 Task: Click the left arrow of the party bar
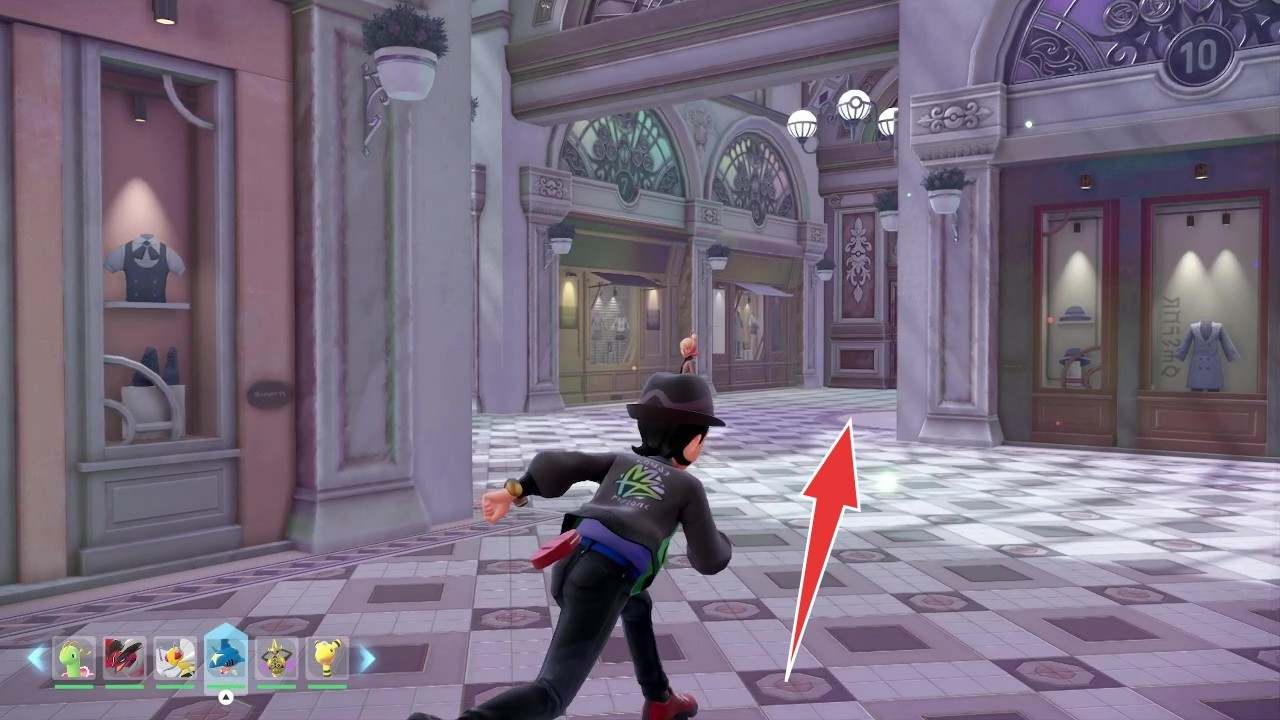pyautogui.click(x=37, y=658)
